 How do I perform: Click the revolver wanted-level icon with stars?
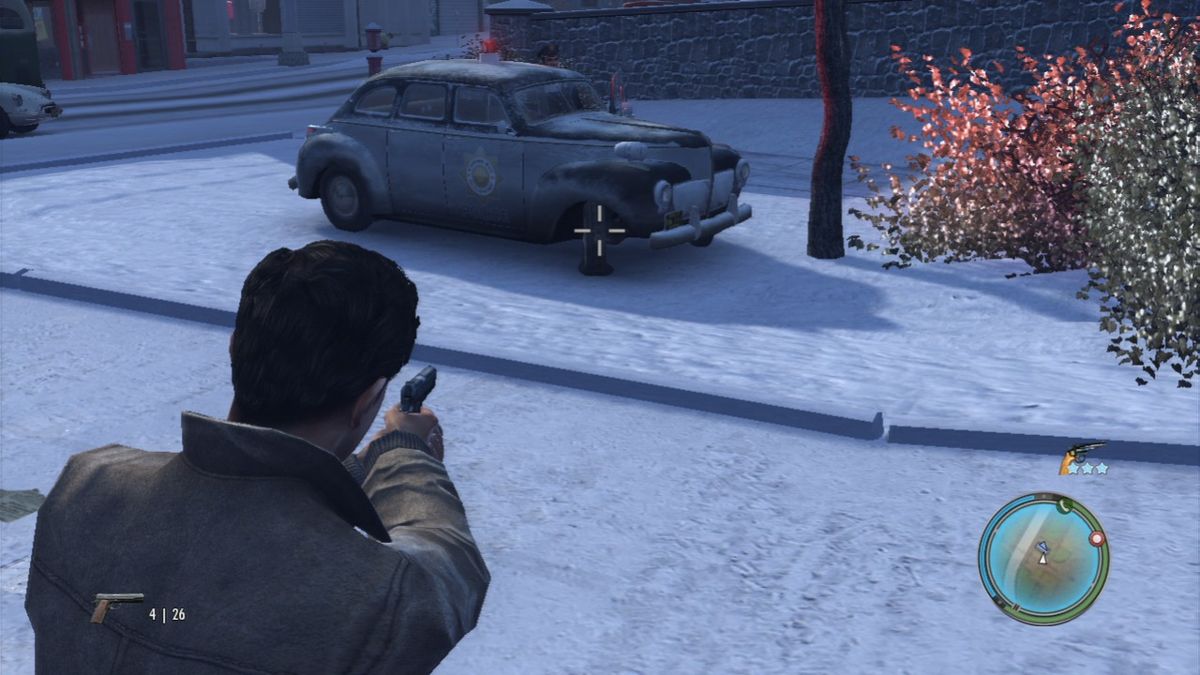(1083, 458)
